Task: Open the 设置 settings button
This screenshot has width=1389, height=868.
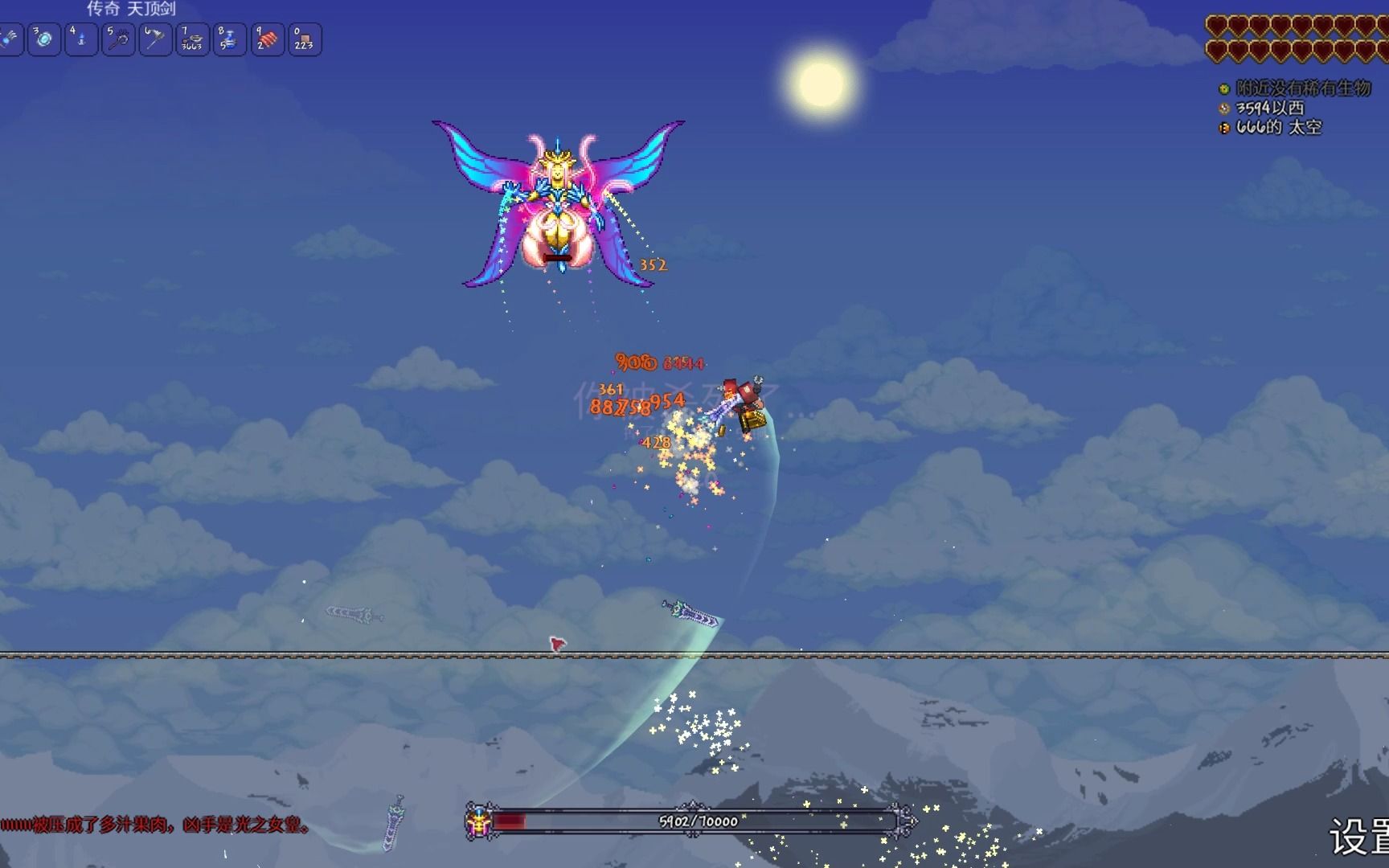Action: click(x=1358, y=837)
